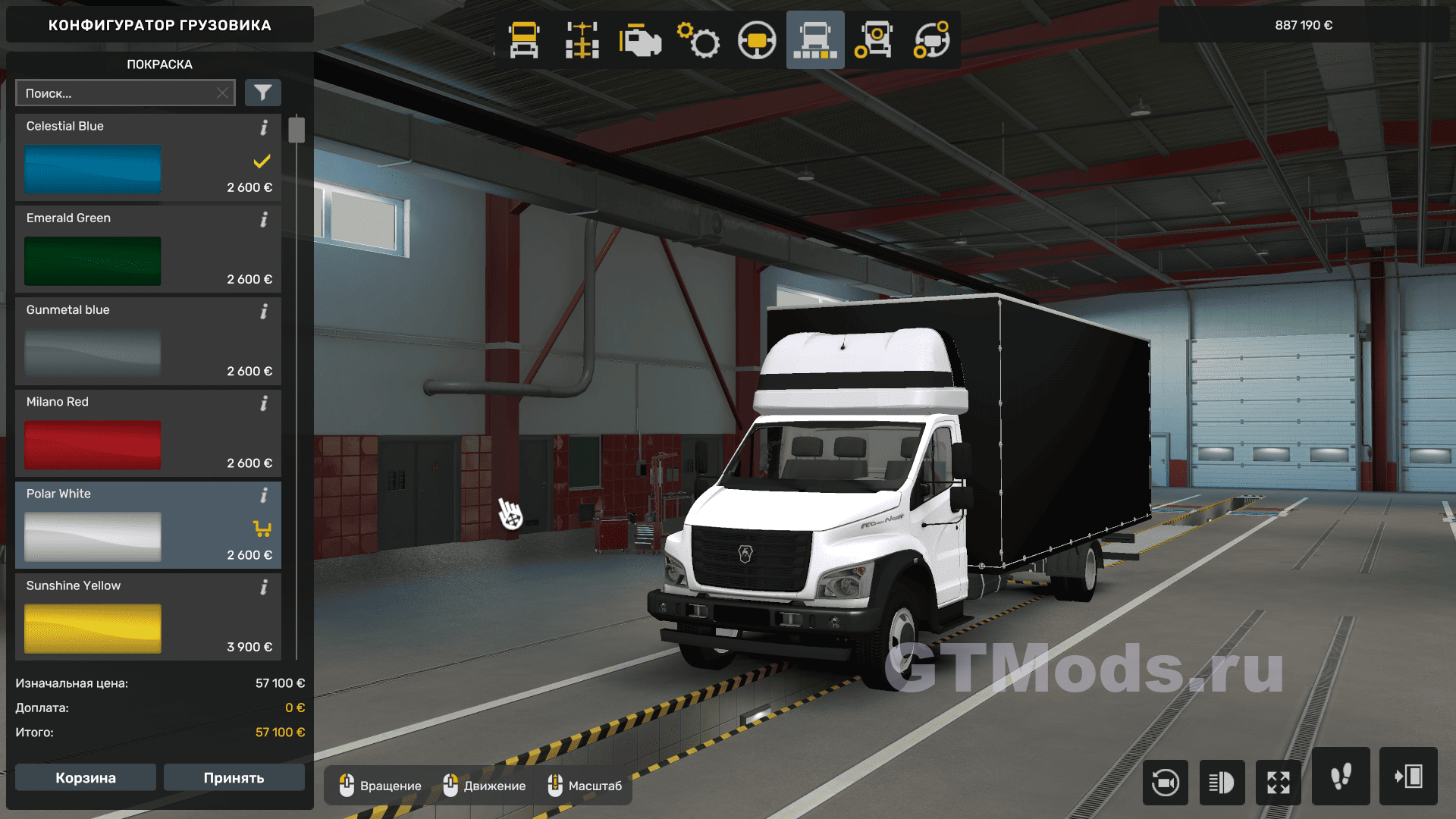This screenshot has width=1456, height=819.
Task: Toggle the headlights icon button
Action: [1222, 782]
